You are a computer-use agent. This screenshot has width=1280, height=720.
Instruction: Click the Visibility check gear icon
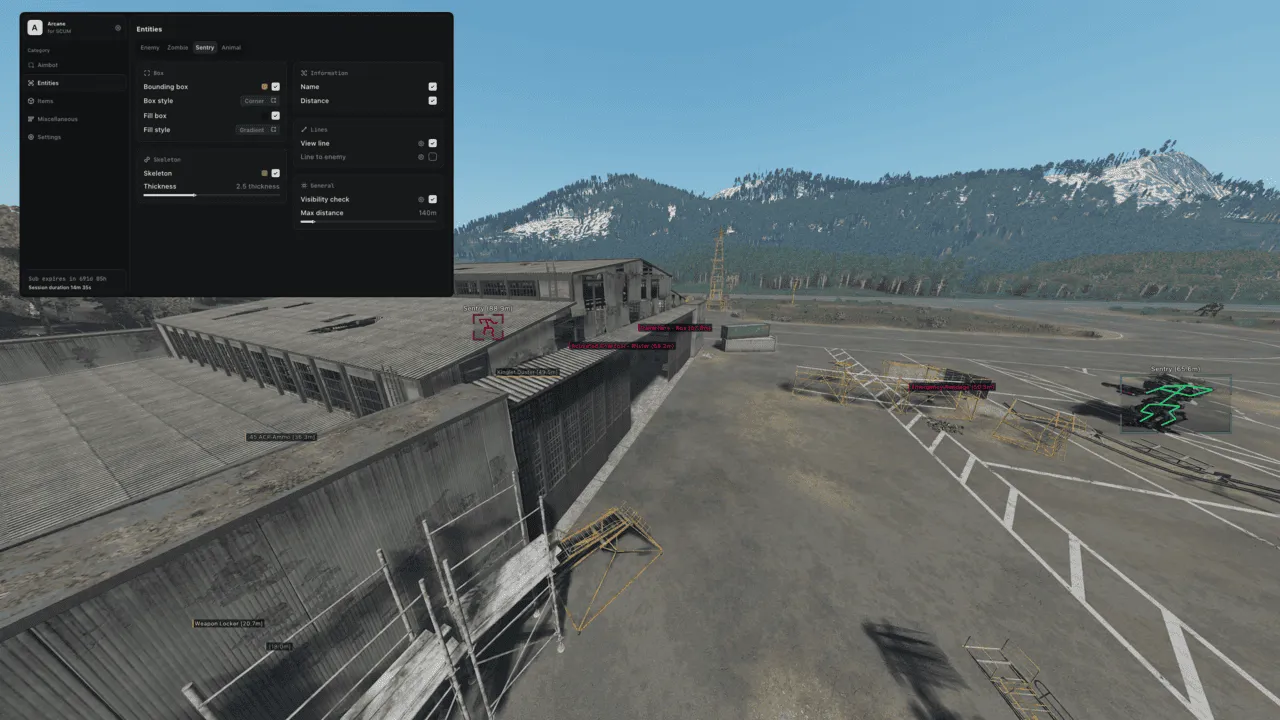click(420, 199)
